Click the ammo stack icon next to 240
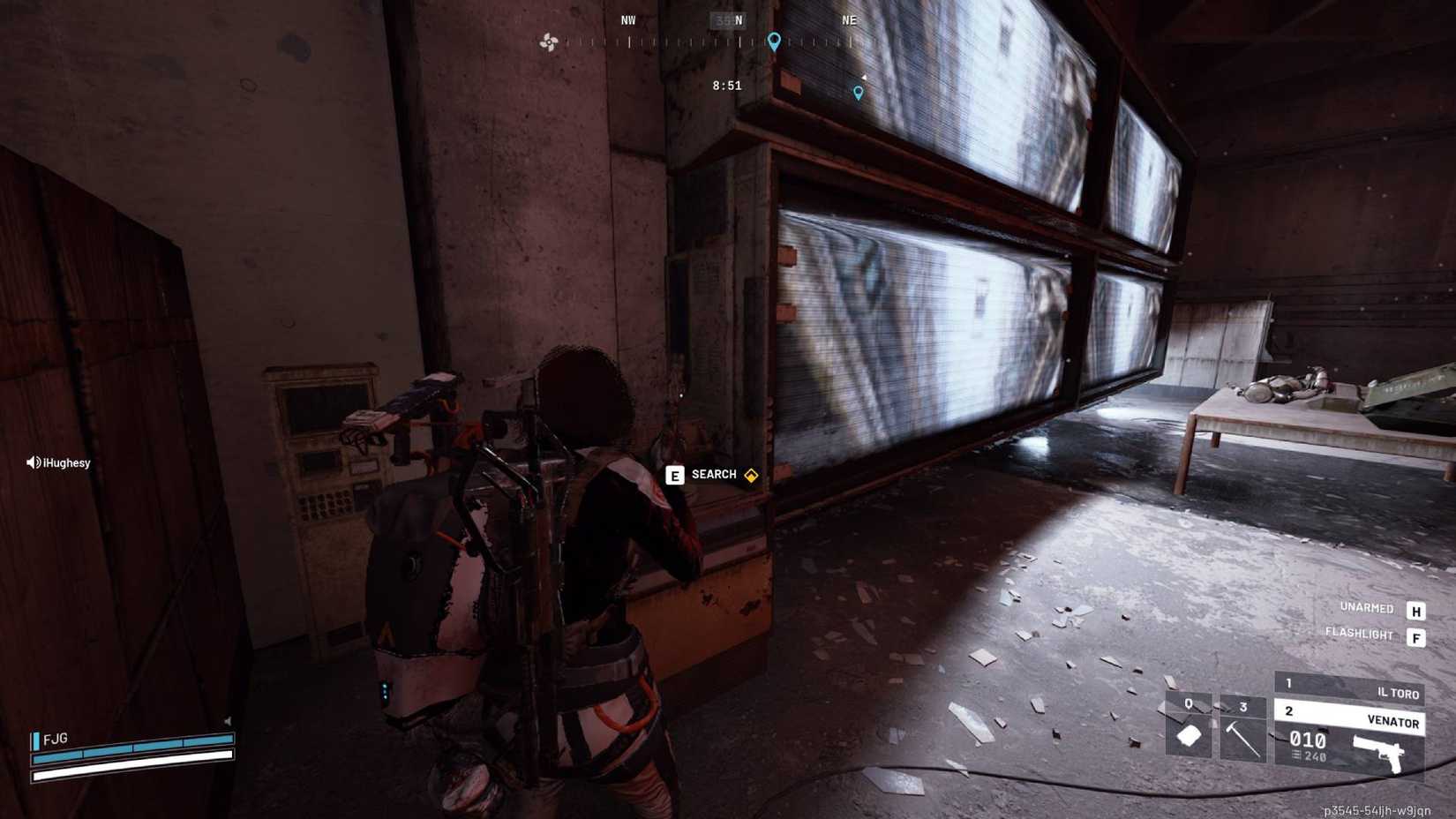The height and width of the screenshot is (819, 1456). [x=1295, y=755]
